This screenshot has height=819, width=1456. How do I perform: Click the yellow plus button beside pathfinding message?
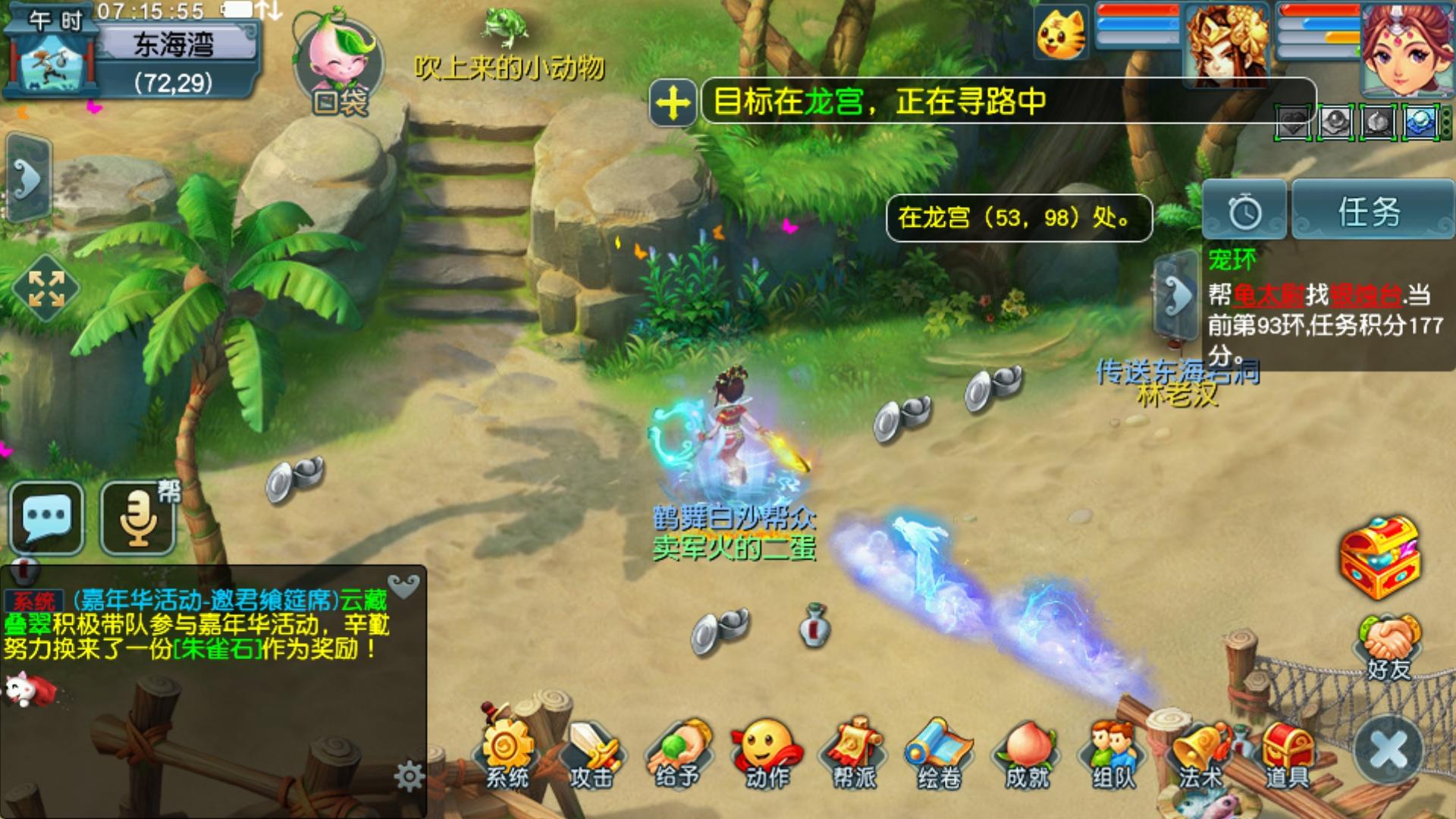point(673,102)
